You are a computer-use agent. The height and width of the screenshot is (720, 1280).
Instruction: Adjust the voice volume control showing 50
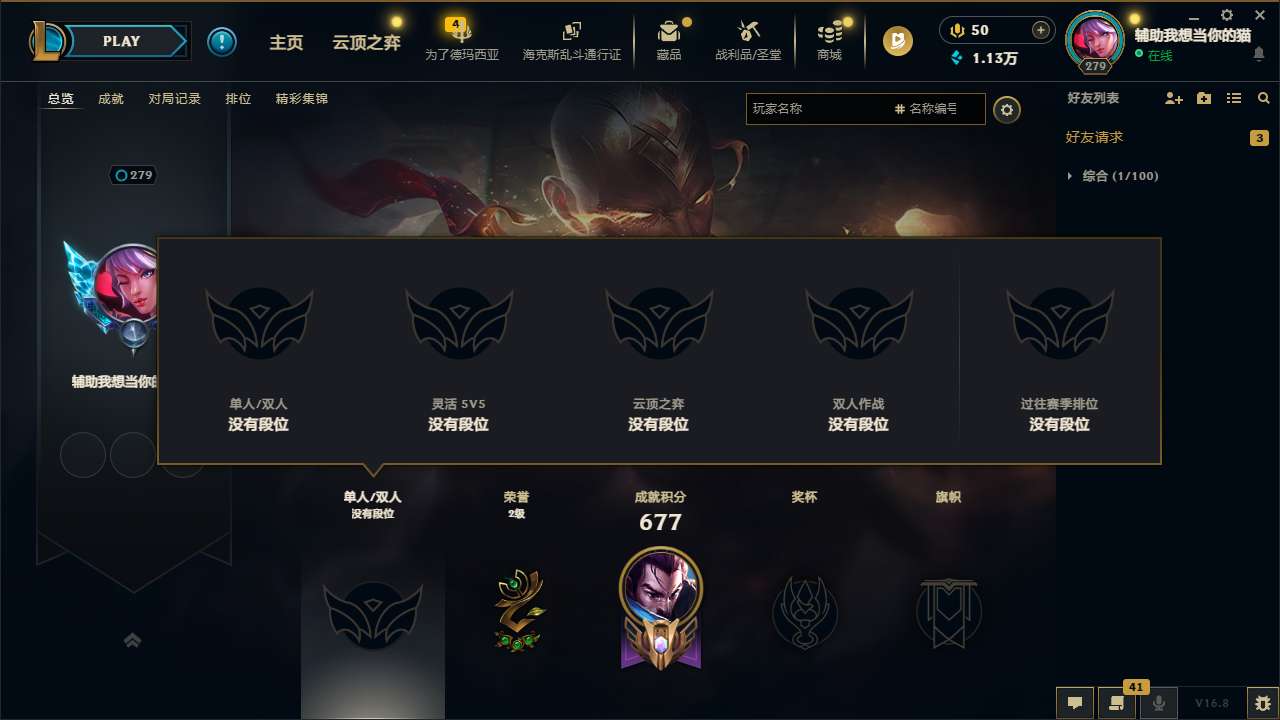coord(984,30)
